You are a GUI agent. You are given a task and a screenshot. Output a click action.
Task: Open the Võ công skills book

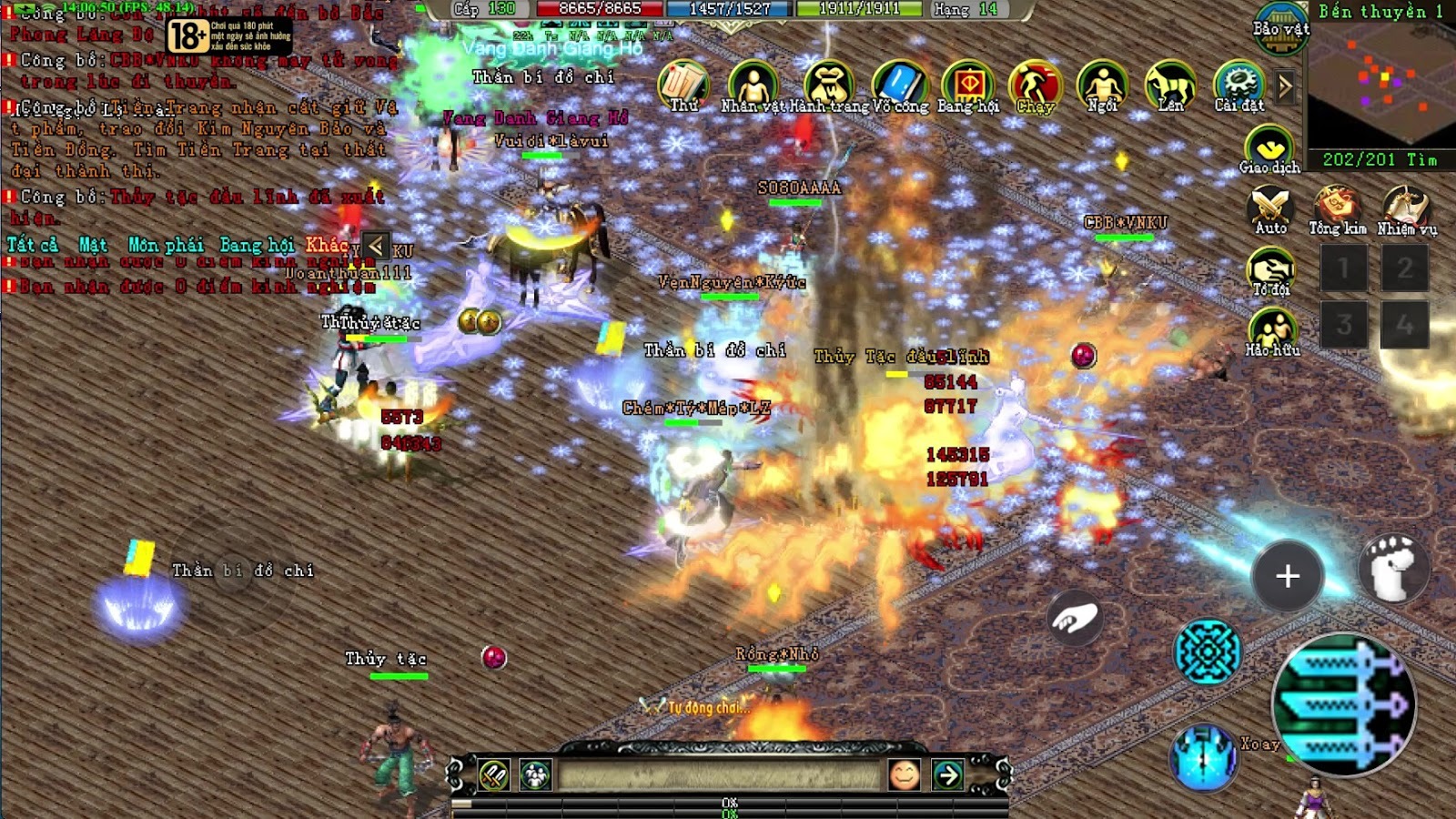(x=899, y=85)
